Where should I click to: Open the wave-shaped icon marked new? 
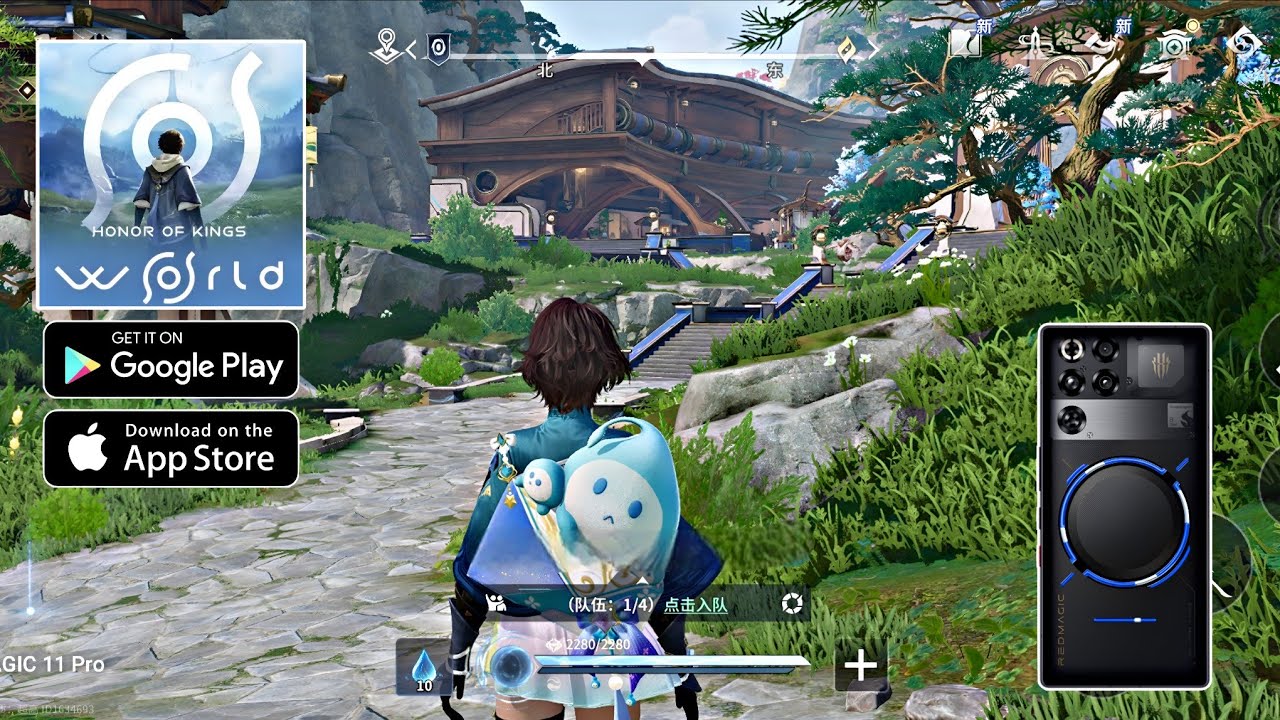[1102, 43]
